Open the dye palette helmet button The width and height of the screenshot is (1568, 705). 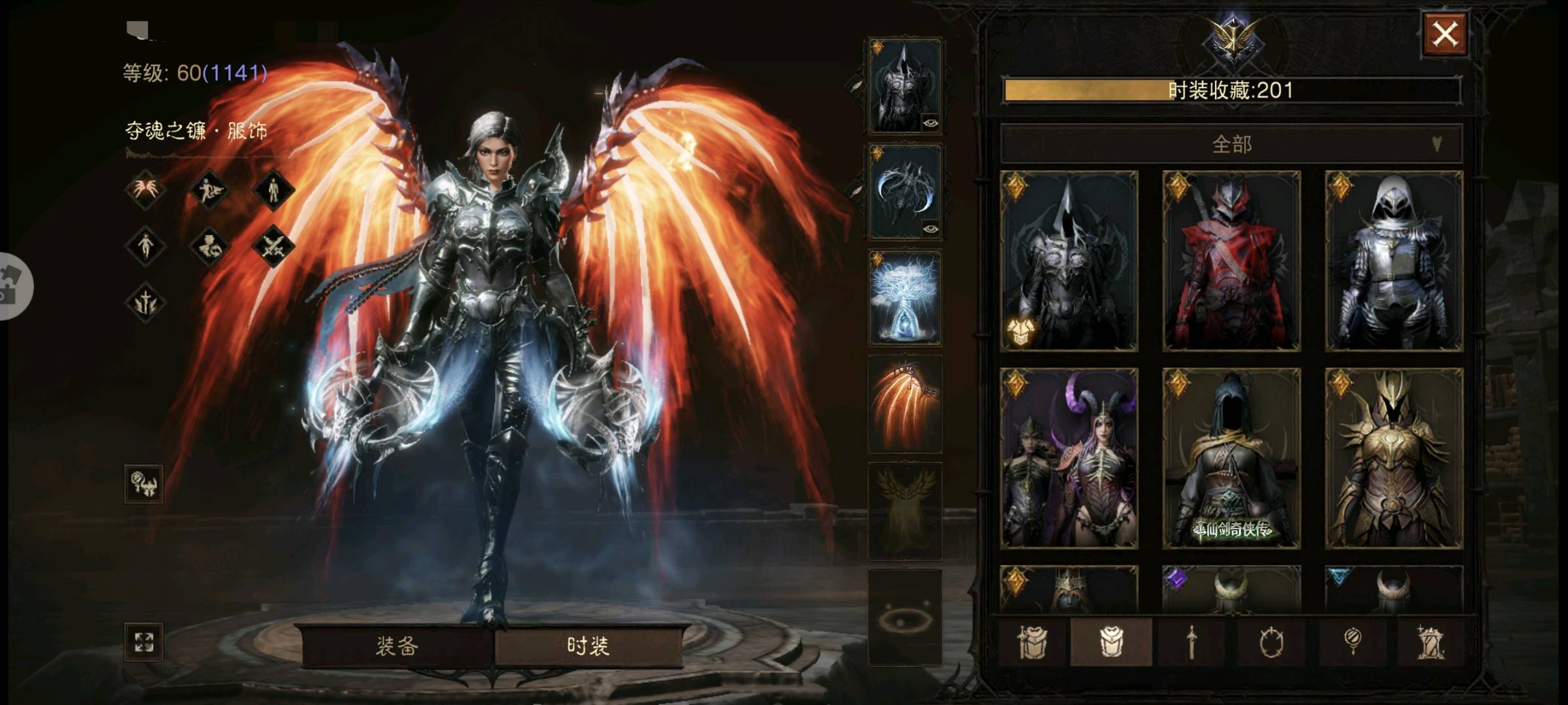pos(144,484)
